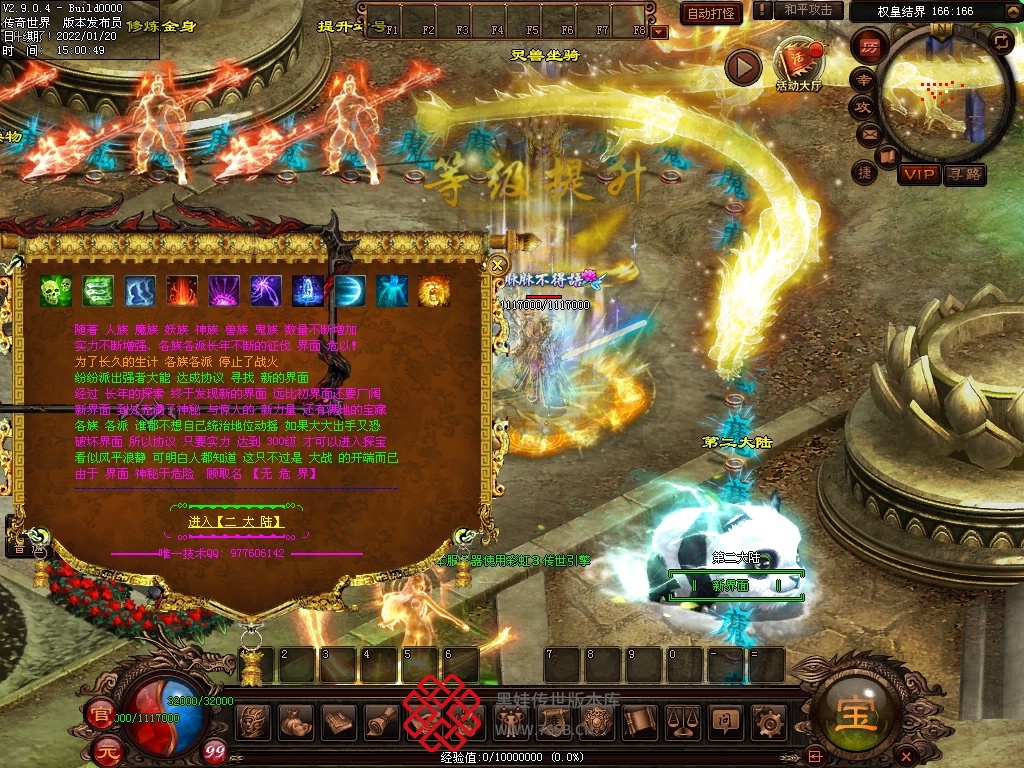Click the round play arrow button
This screenshot has height=768, width=1024.
[743, 67]
